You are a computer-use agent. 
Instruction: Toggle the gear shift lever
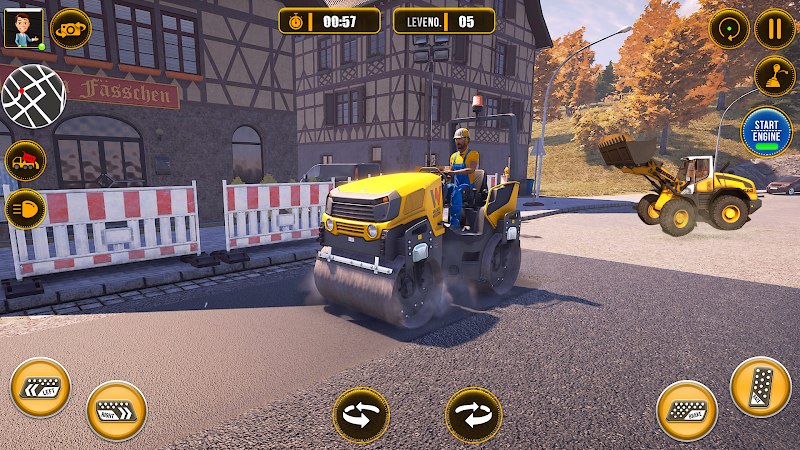(773, 76)
